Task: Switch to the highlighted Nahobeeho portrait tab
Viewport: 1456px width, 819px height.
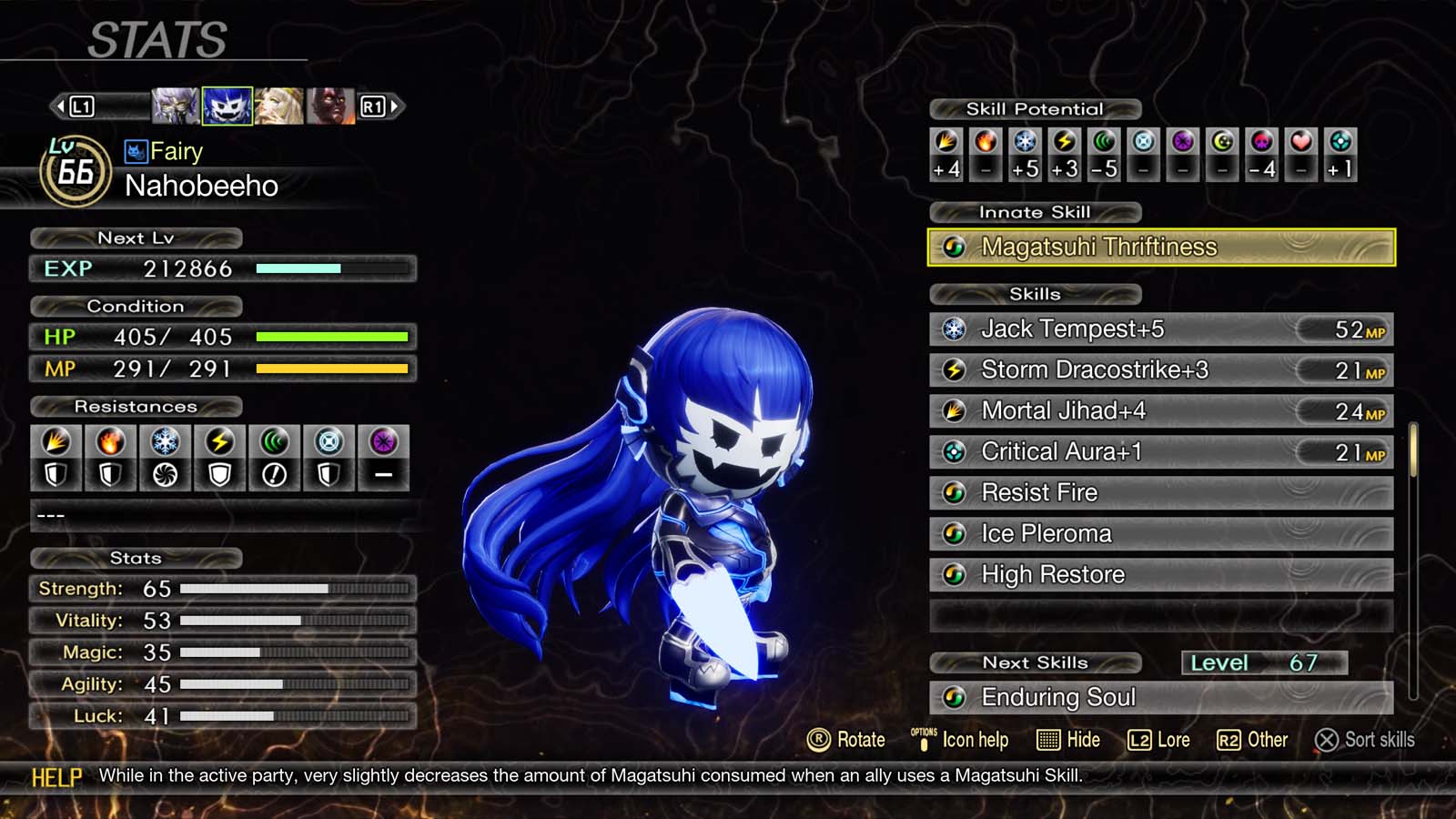Action: 227,106
